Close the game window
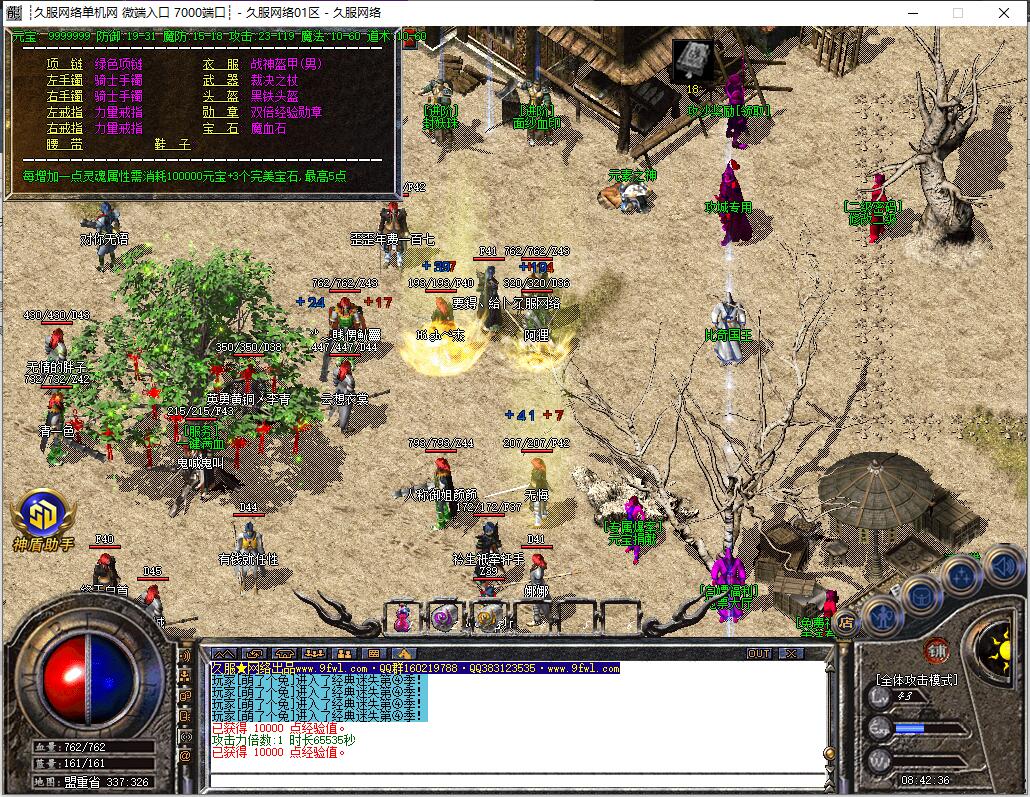The height and width of the screenshot is (797, 1030). click(x=1004, y=13)
